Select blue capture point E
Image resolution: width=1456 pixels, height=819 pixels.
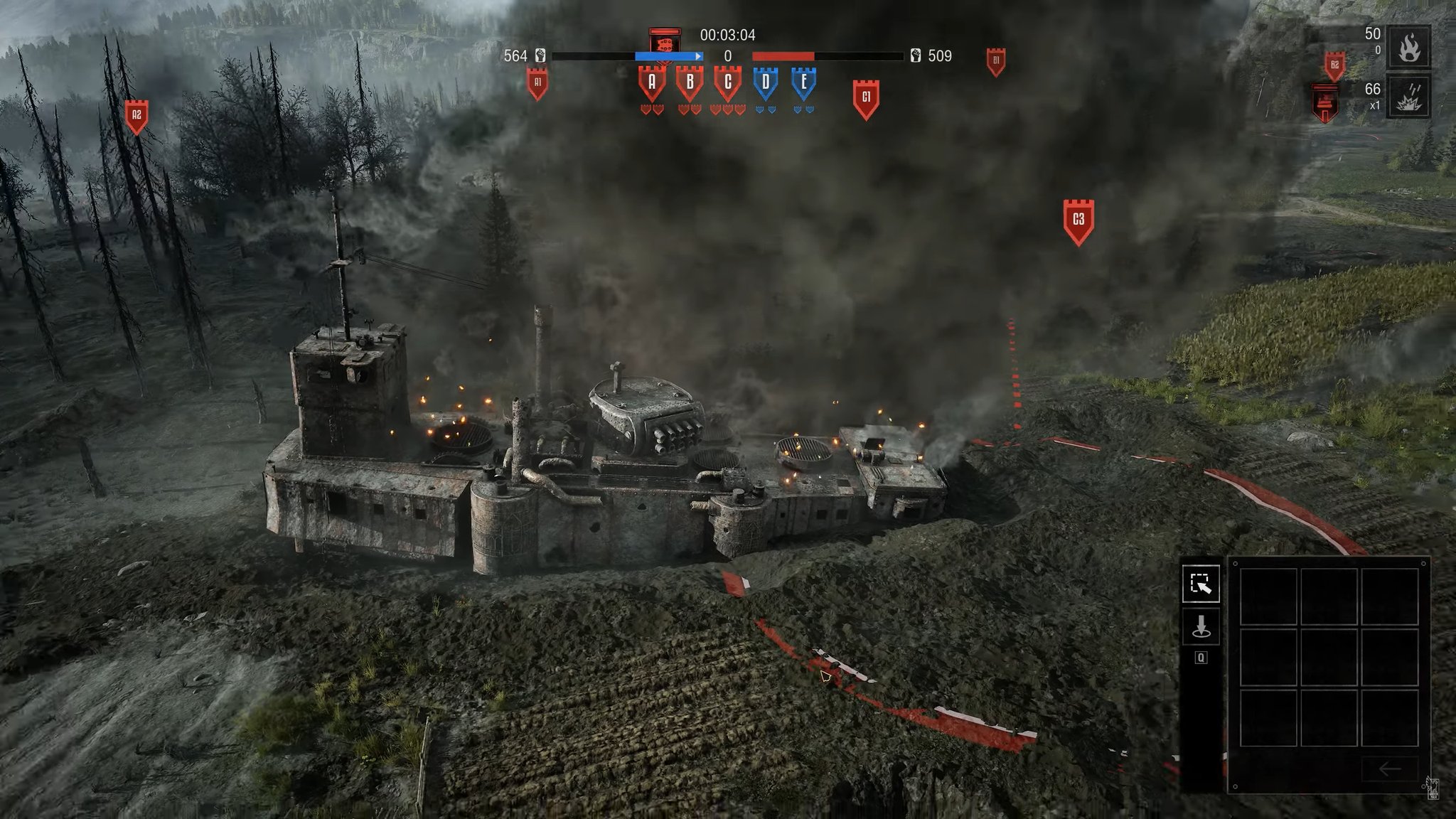[804, 83]
